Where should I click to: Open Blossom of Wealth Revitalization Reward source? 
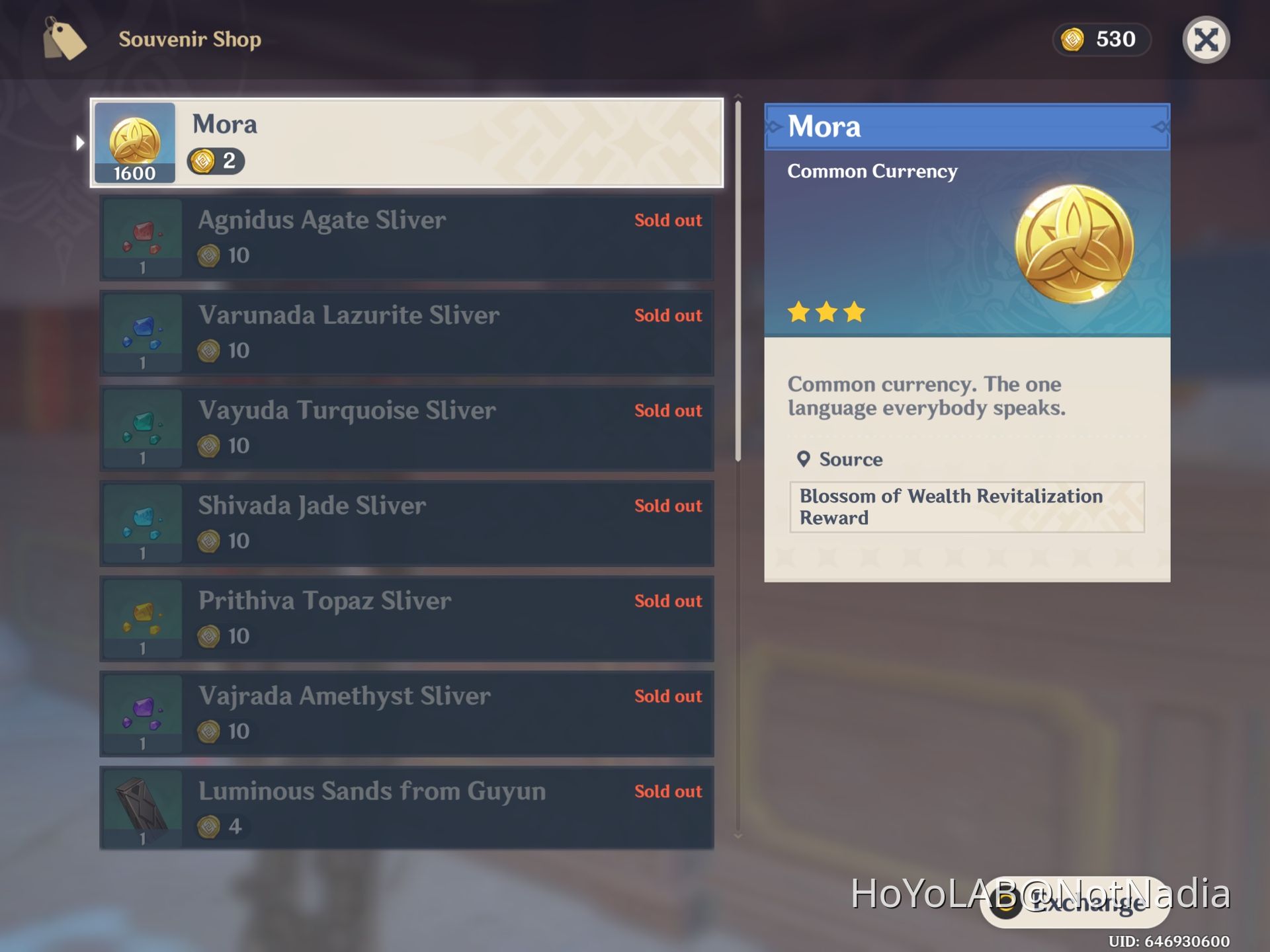tap(966, 507)
